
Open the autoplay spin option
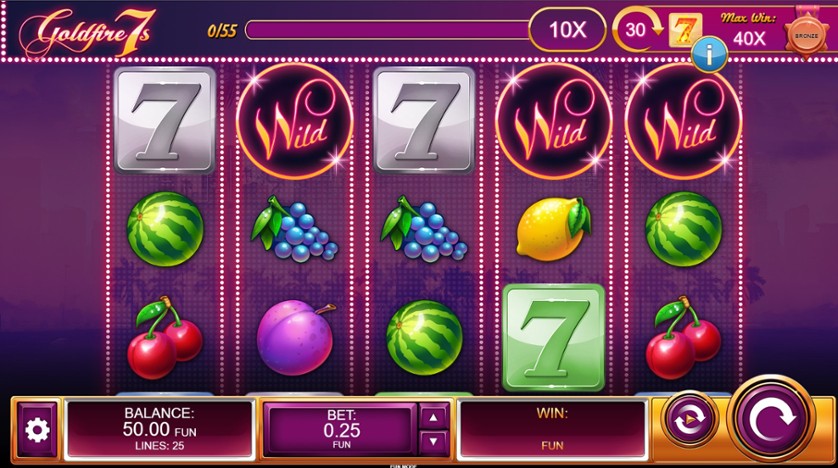pyautogui.click(x=690, y=421)
